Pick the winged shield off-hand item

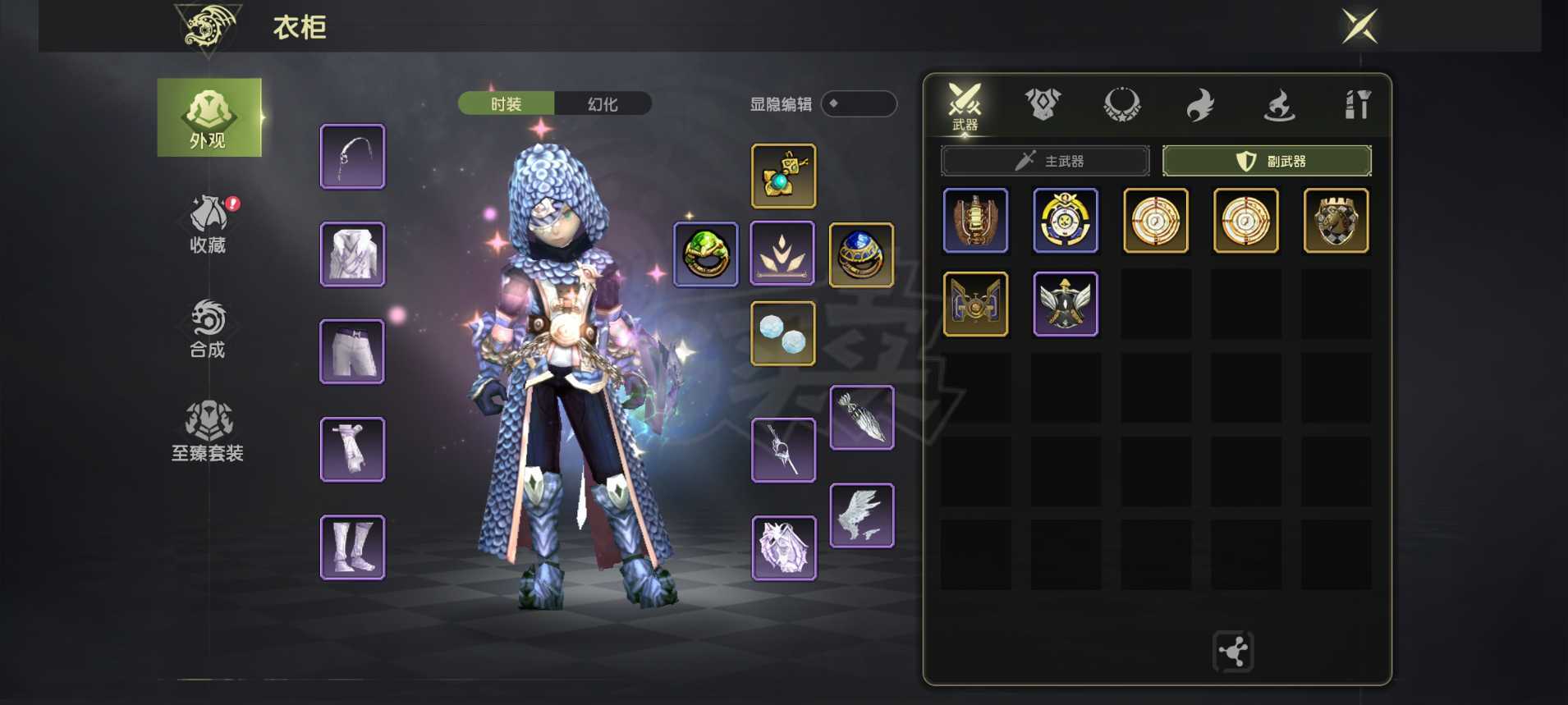(x=1065, y=304)
